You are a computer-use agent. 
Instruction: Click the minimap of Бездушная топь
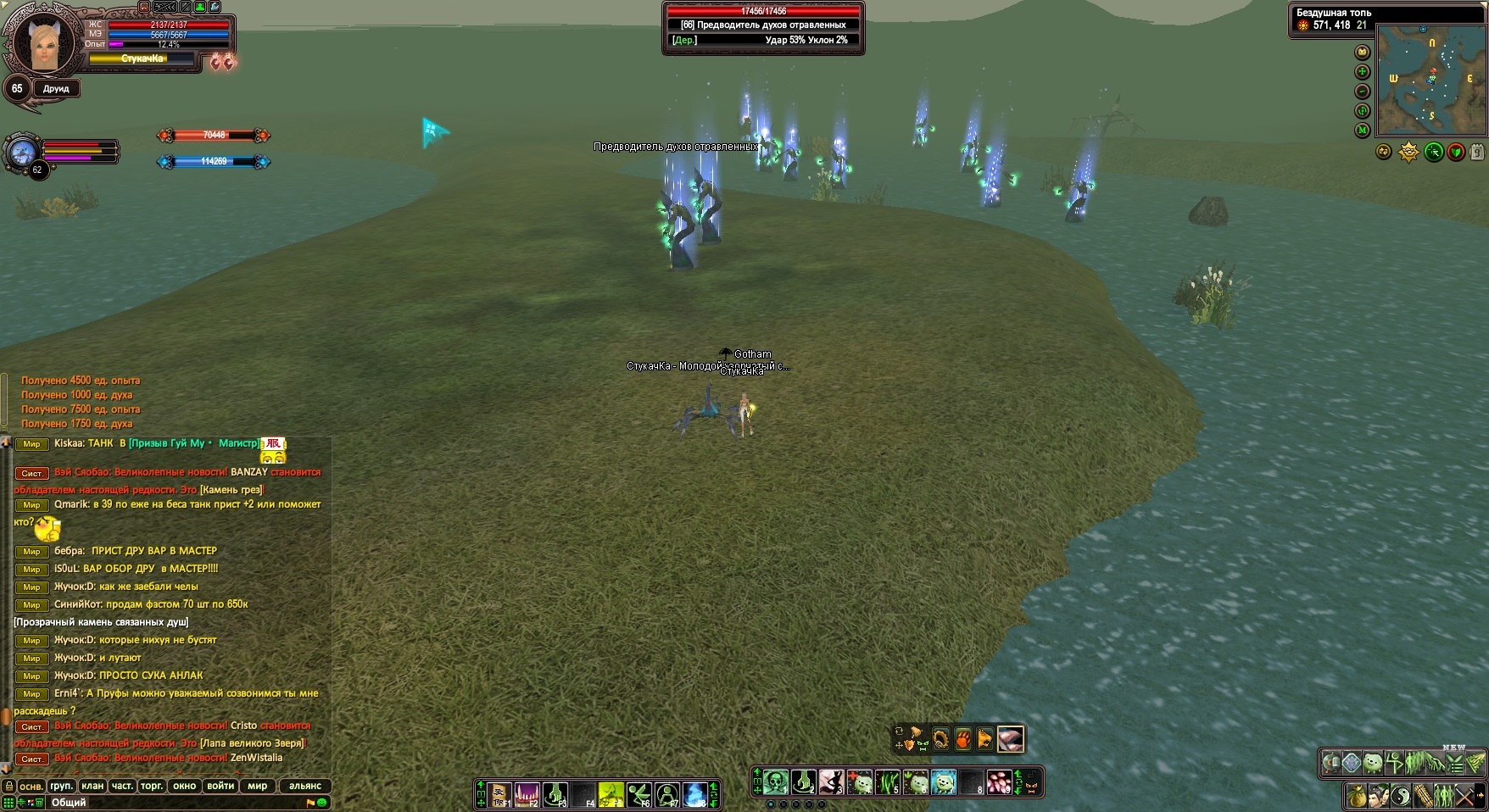pos(1430,81)
